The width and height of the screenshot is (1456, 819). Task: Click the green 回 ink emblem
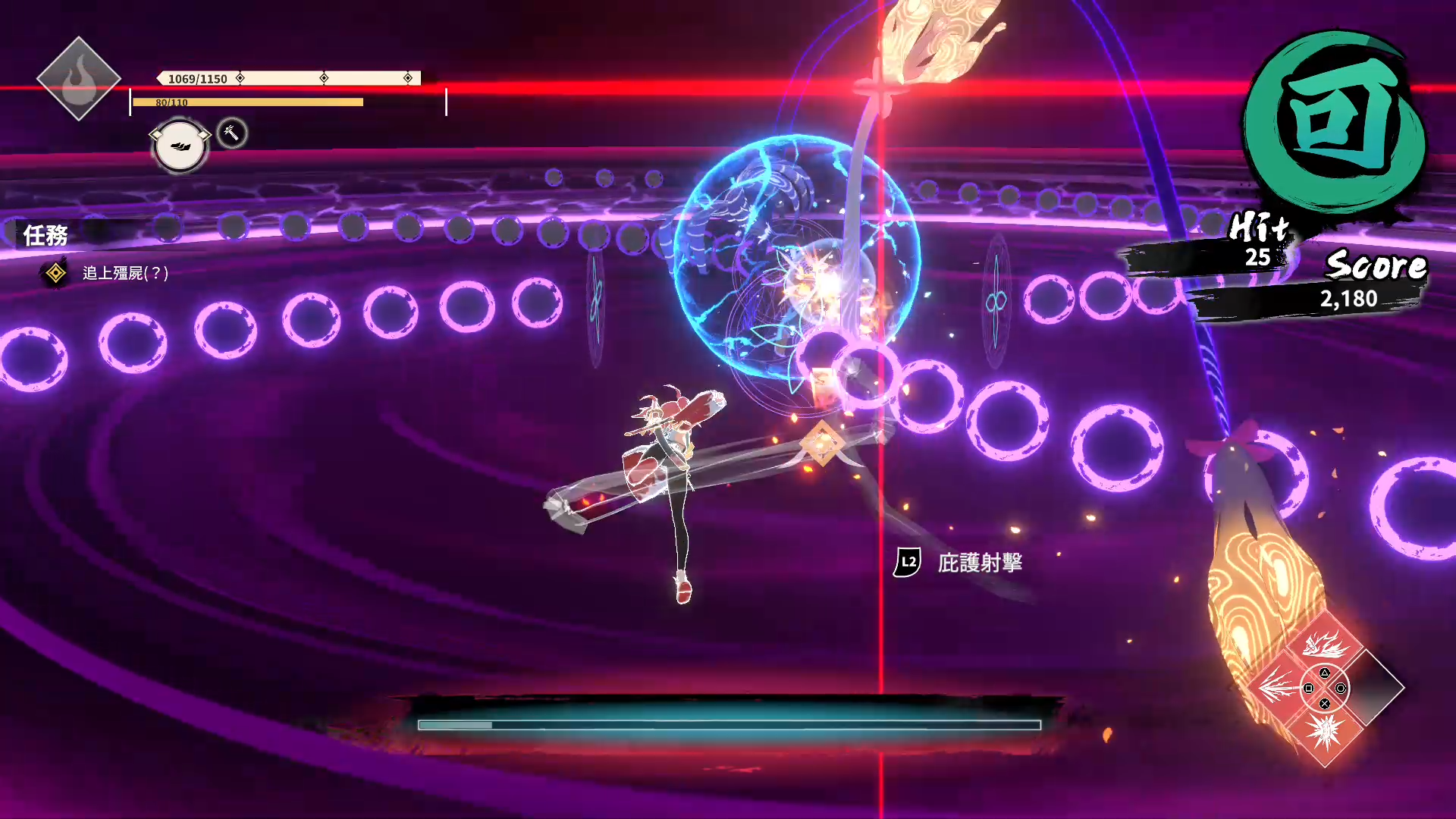[x=1336, y=121]
